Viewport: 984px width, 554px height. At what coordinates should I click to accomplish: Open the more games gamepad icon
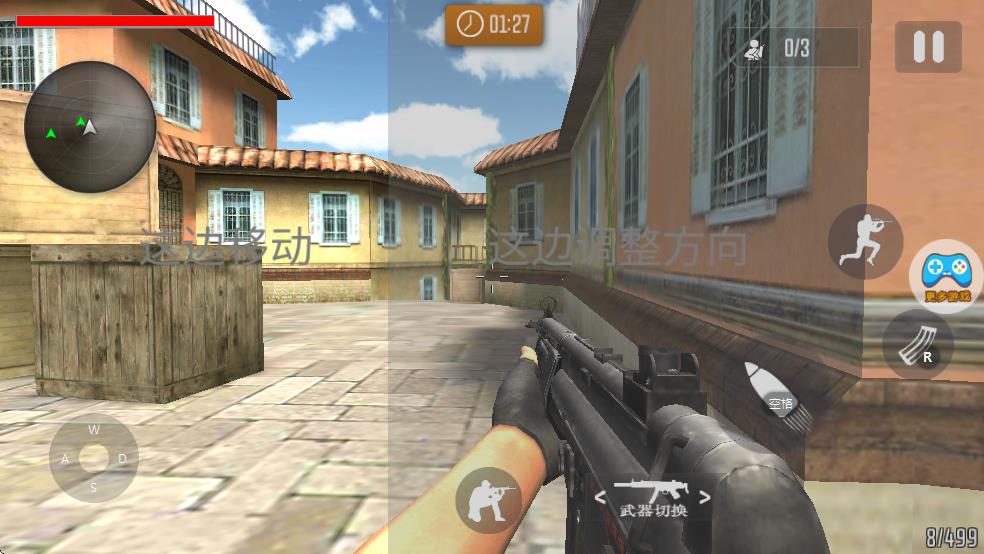pyautogui.click(x=944, y=273)
